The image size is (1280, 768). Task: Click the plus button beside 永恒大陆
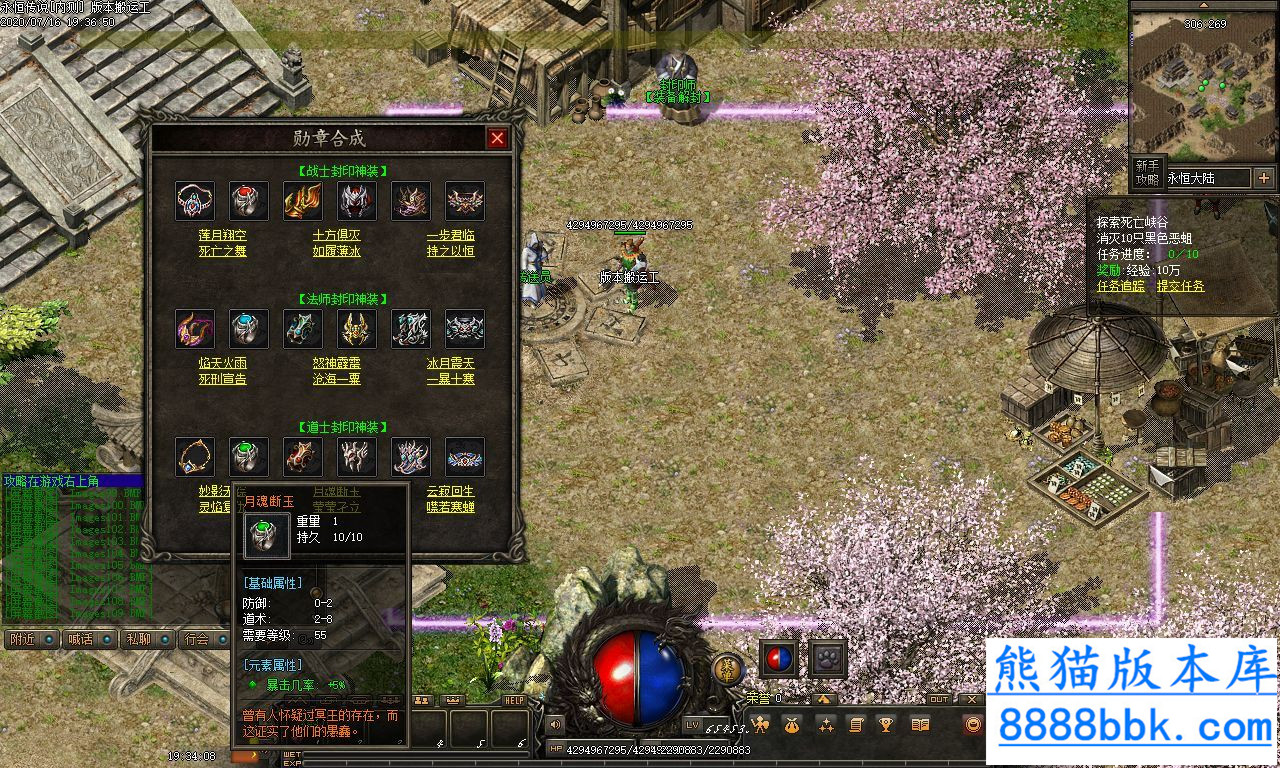tap(1264, 178)
